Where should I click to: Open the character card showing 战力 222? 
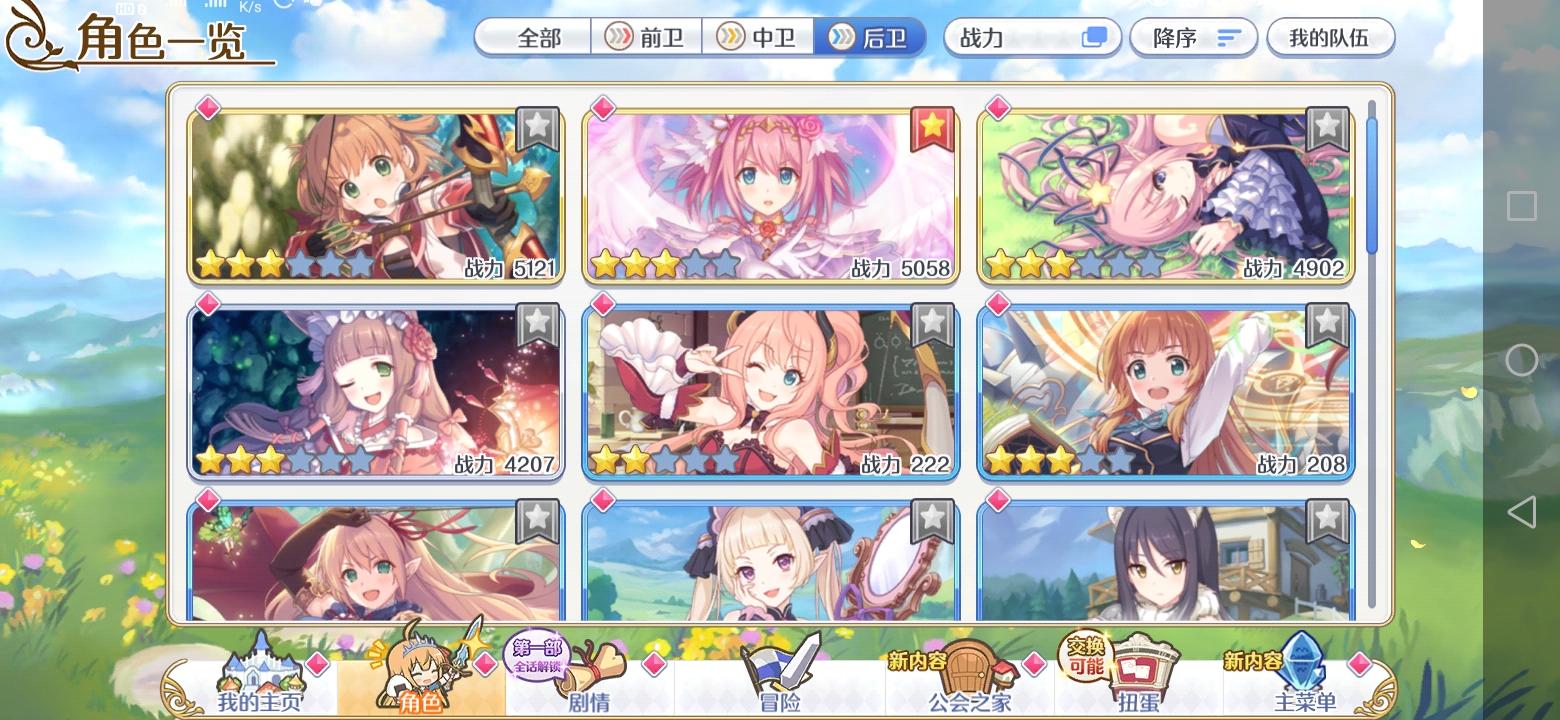click(x=770, y=390)
